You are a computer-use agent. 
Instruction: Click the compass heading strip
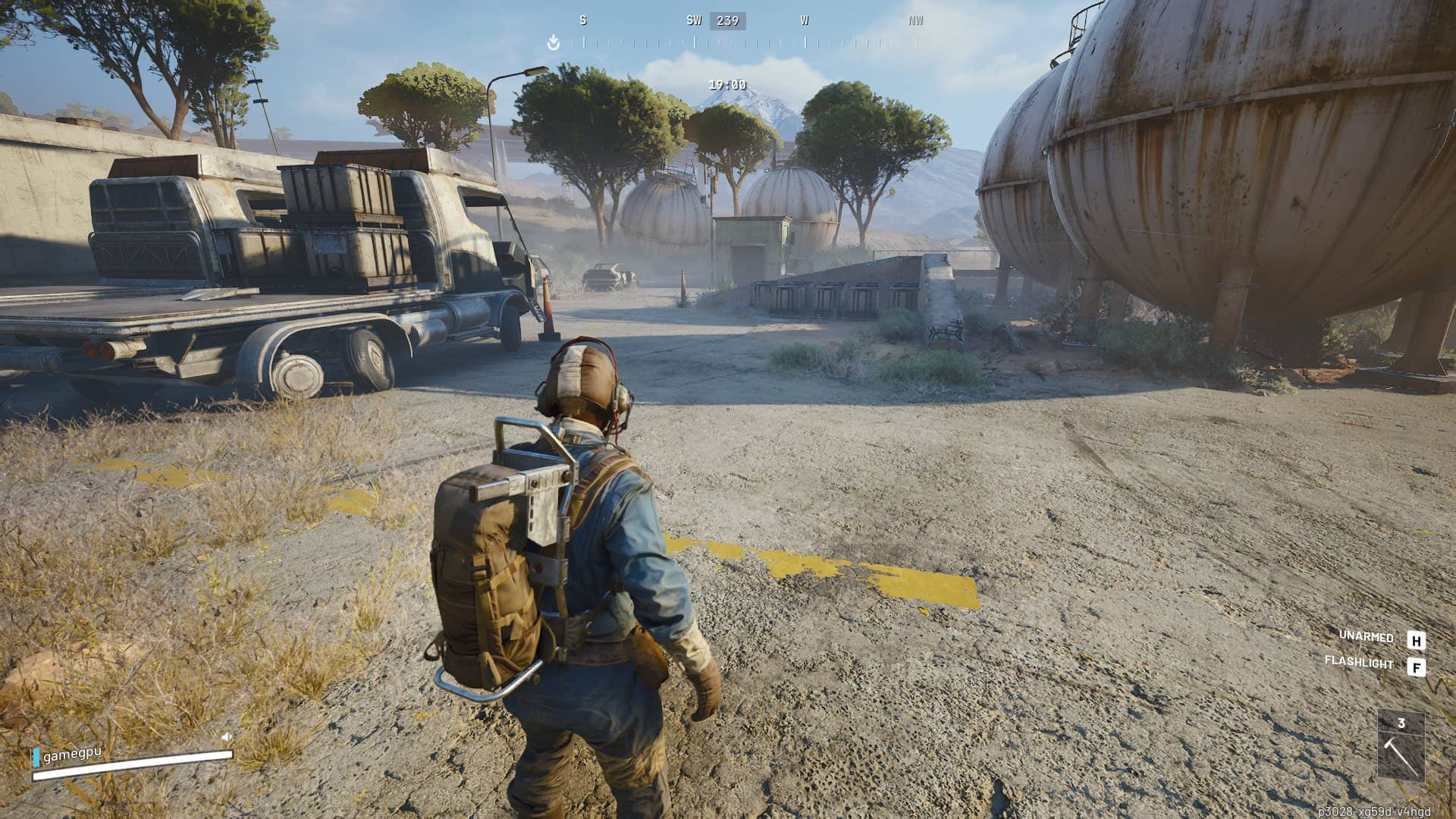coord(749,42)
